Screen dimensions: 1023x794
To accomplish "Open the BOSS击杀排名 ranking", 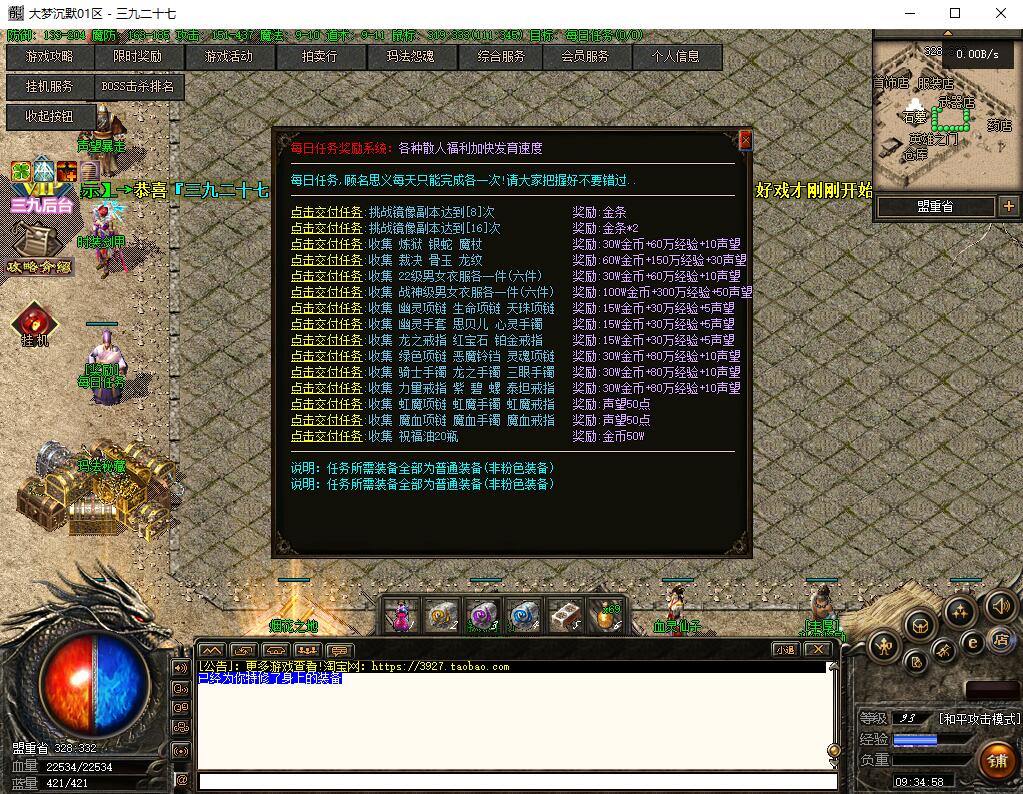I will click(x=137, y=87).
